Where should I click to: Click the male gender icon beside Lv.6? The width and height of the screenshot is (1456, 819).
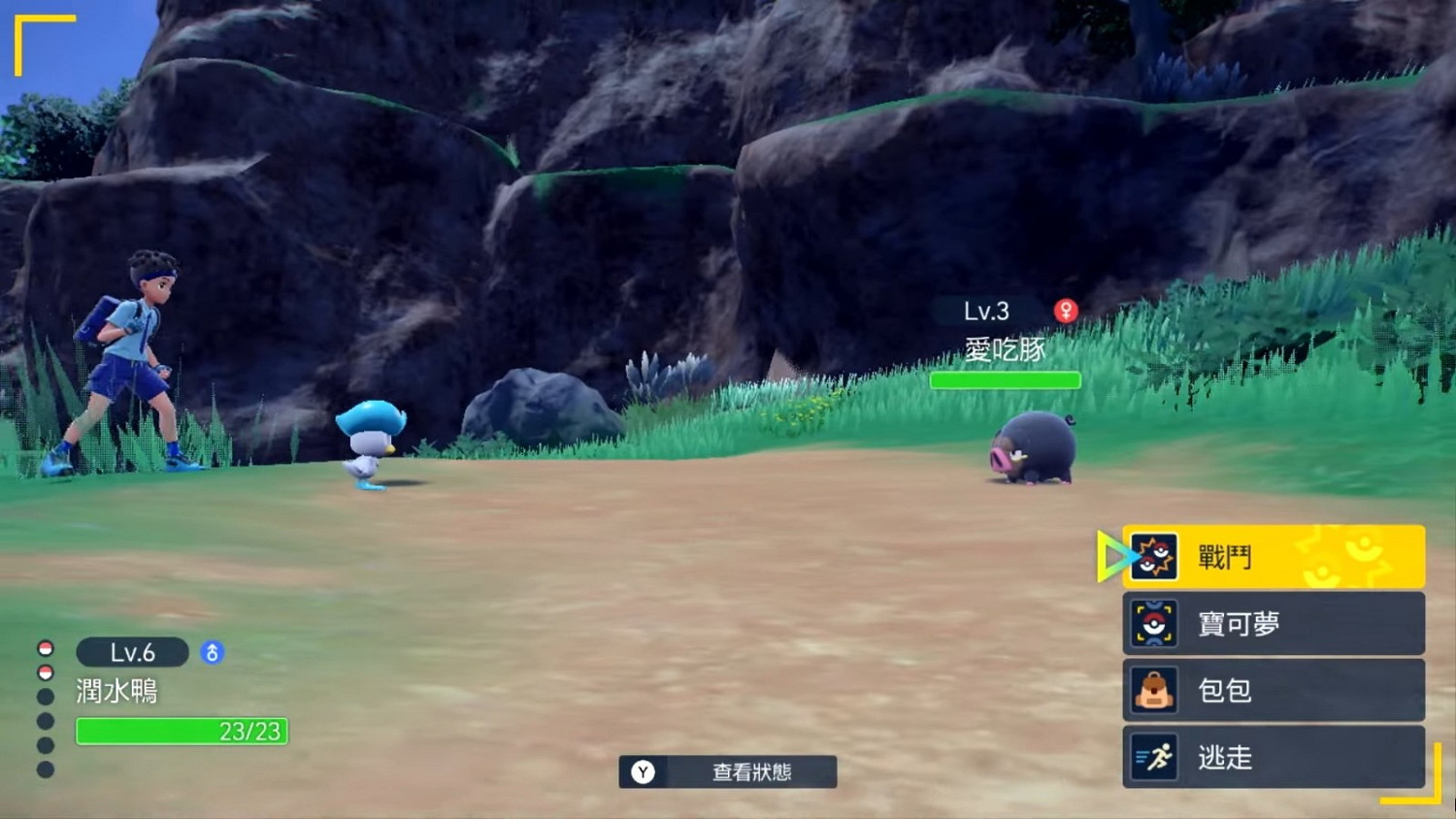pos(214,652)
